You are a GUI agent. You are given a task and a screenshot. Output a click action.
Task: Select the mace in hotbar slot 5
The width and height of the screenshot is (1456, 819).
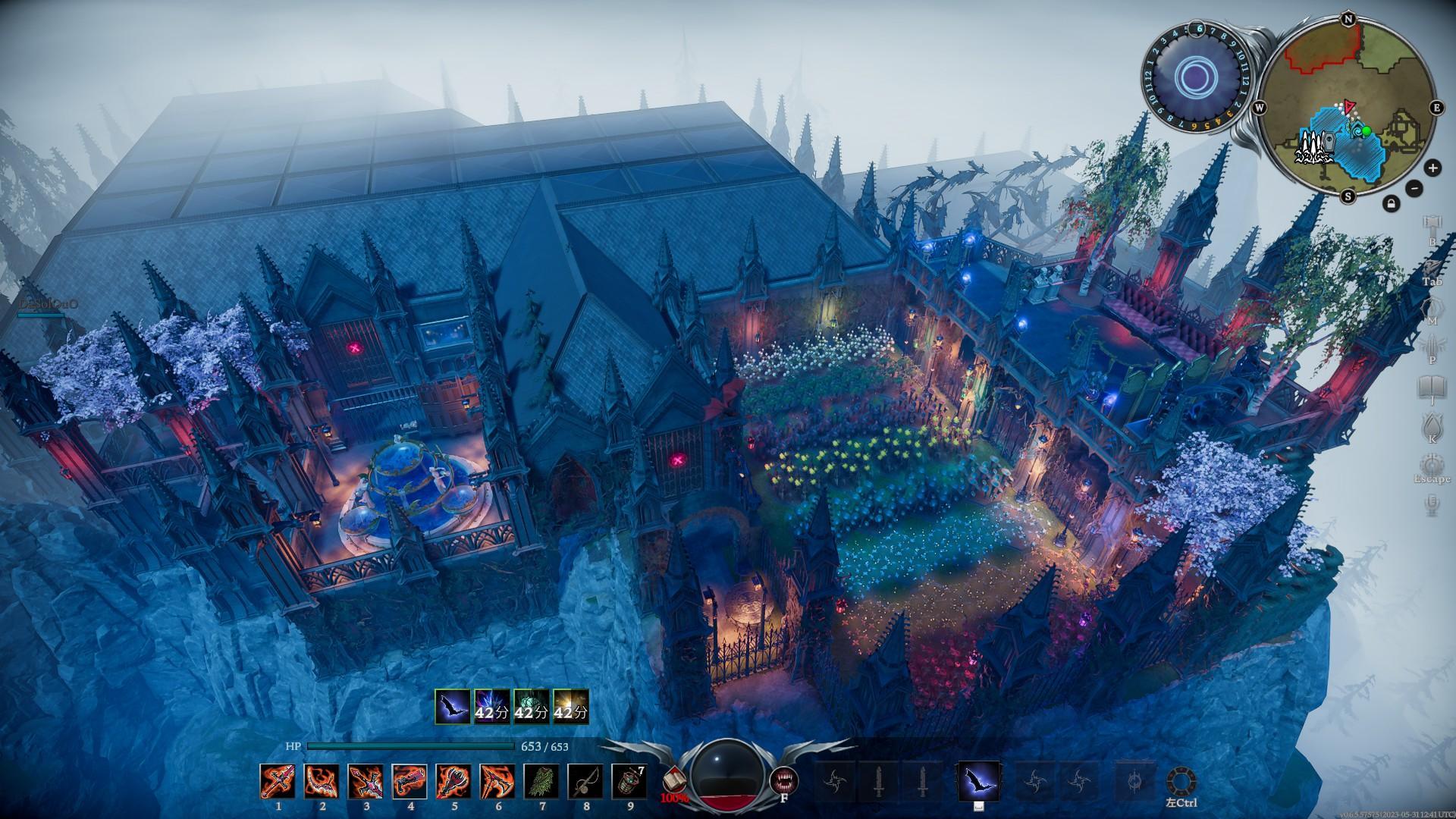(x=453, y=781)
